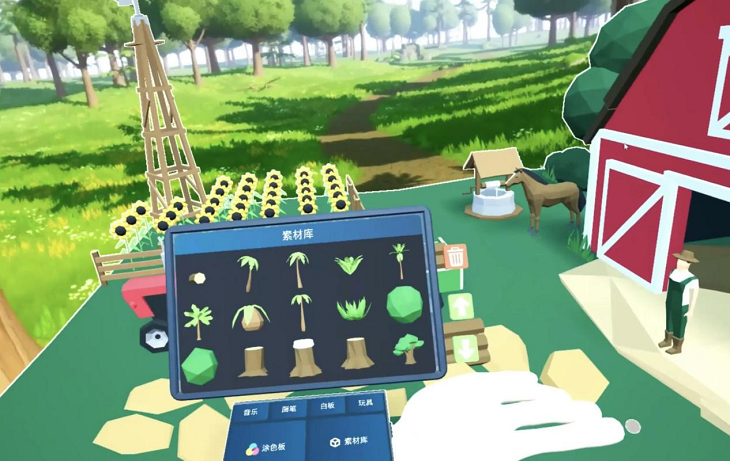Open the 玩具 tab

pyautogui.click(x=365, y=403)
